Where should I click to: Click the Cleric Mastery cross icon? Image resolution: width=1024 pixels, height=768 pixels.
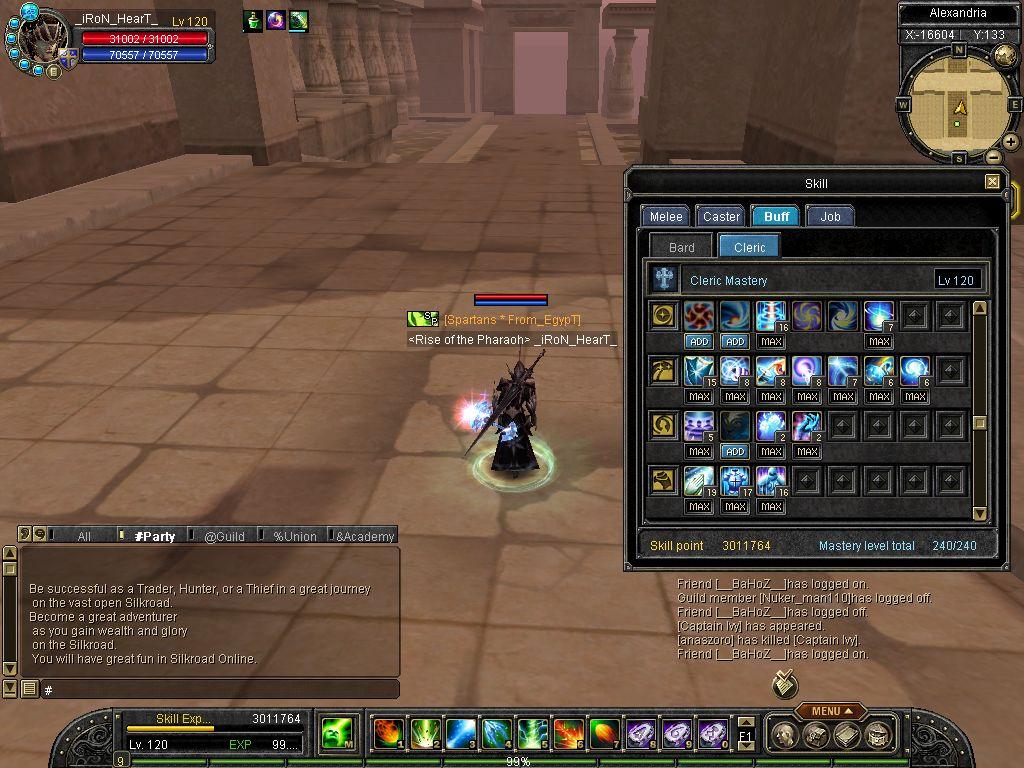[x=664, y=280]
